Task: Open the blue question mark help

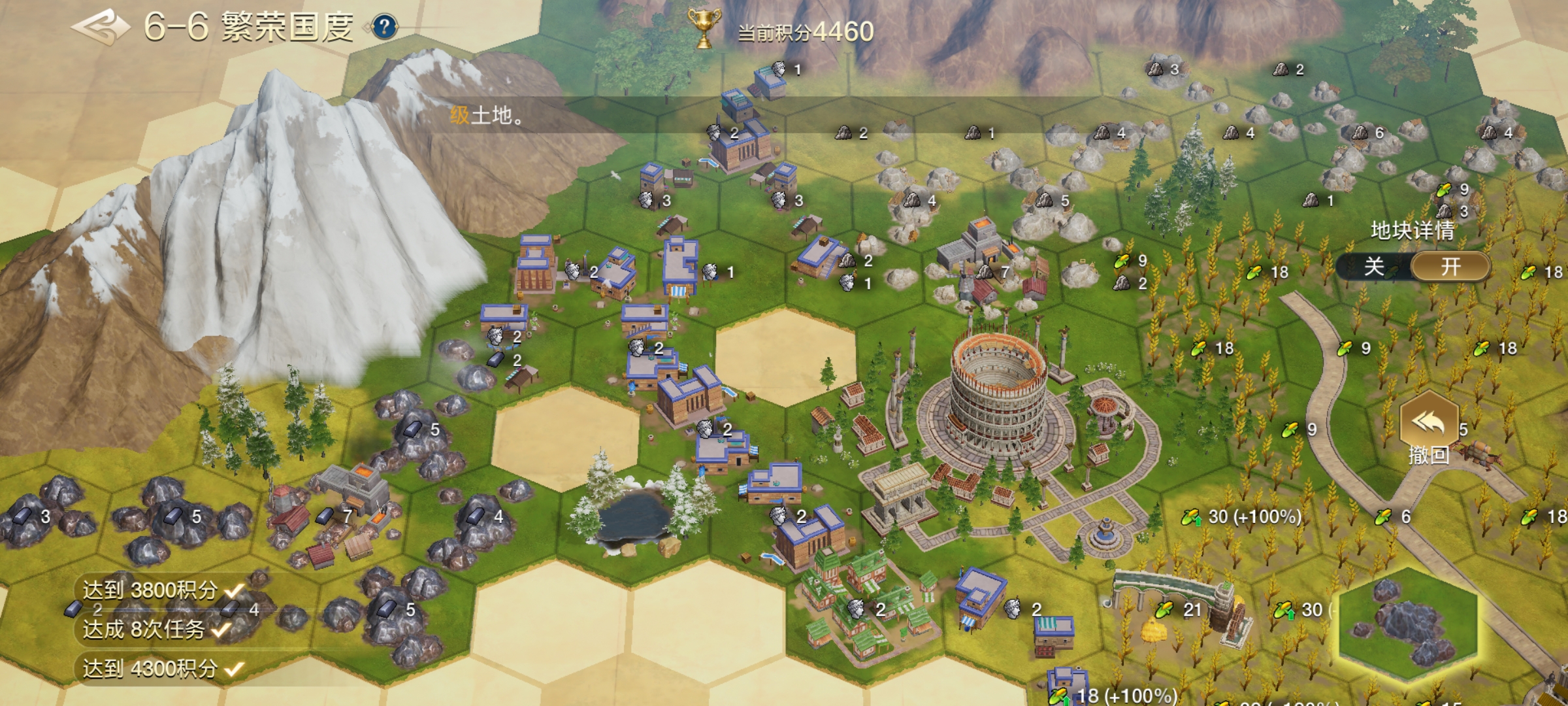Action: coord(385,27)
